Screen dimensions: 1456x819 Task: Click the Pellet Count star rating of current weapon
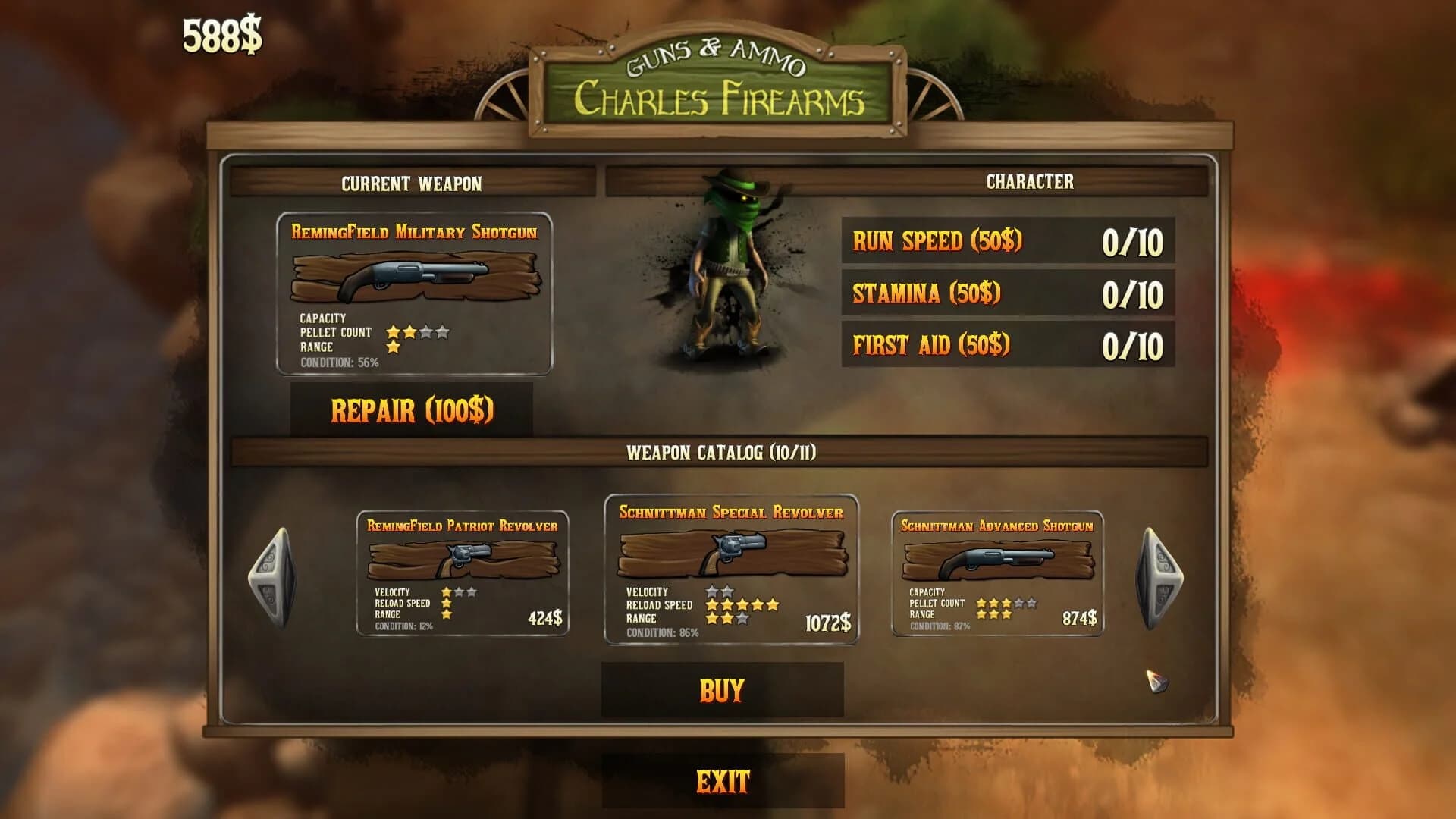pyautogui.click(x=417, y=331)
